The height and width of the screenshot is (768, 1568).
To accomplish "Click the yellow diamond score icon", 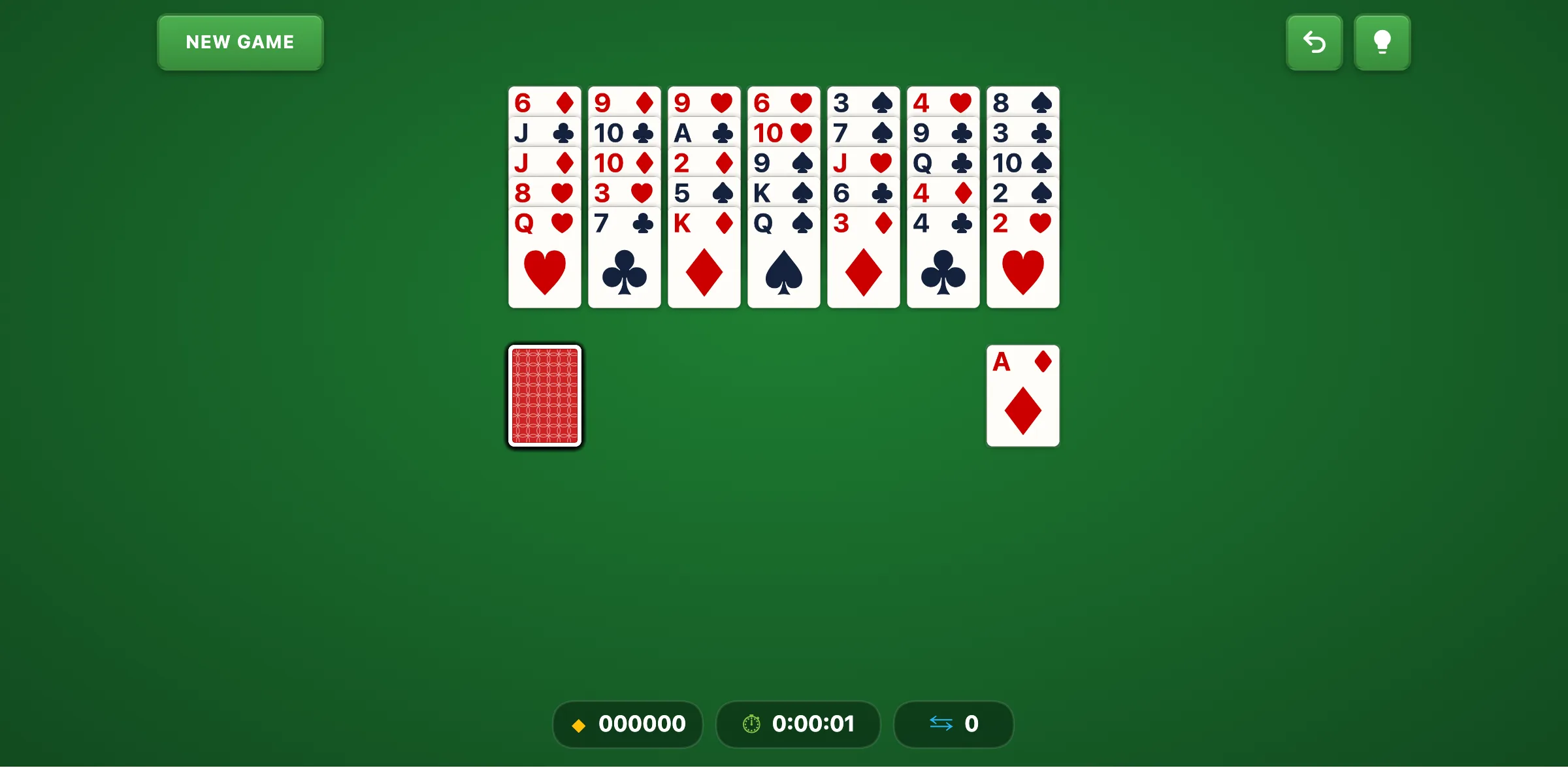I will tap(579, 724).
